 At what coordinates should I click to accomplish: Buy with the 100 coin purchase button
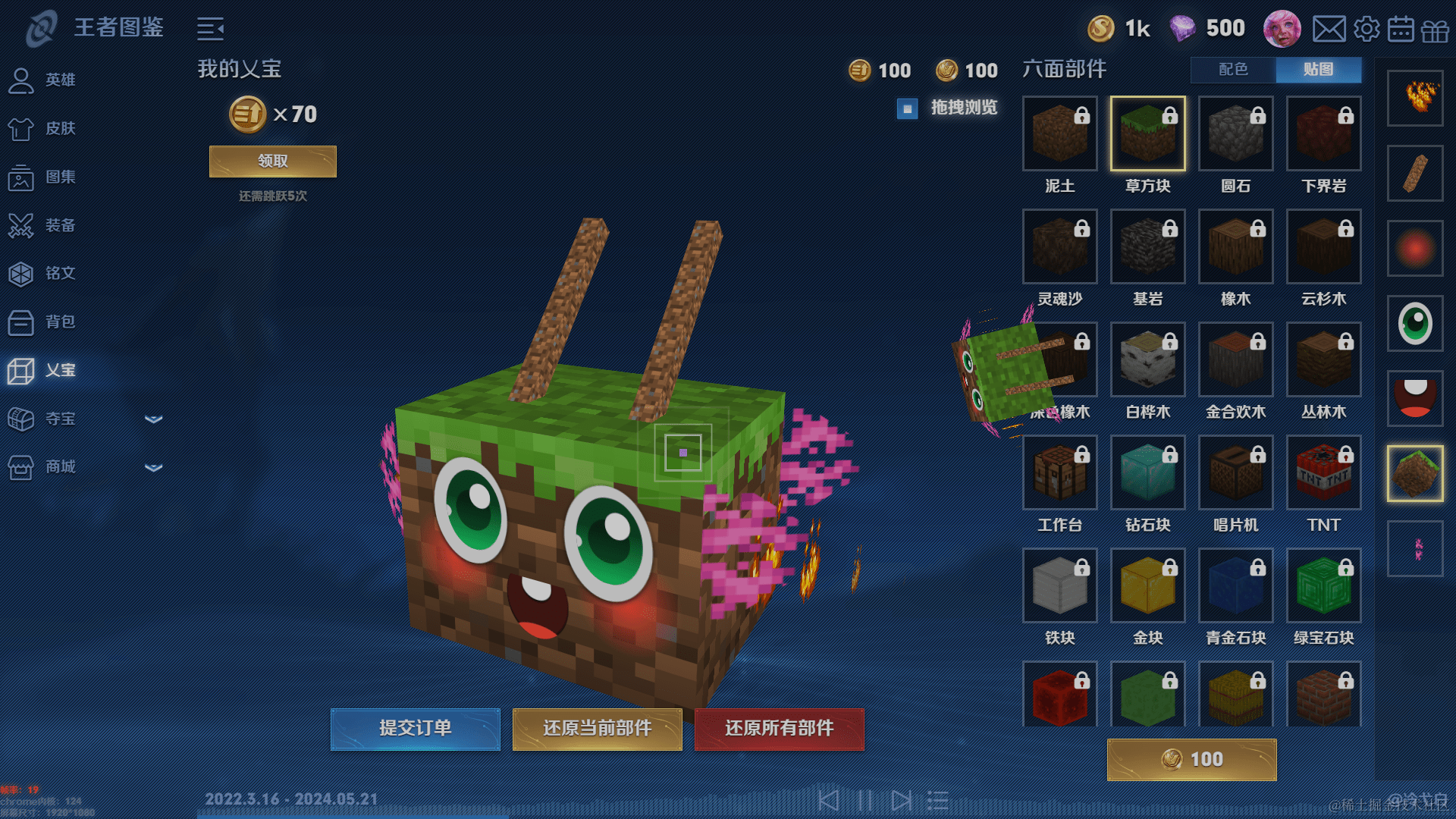pos(1191,759)
